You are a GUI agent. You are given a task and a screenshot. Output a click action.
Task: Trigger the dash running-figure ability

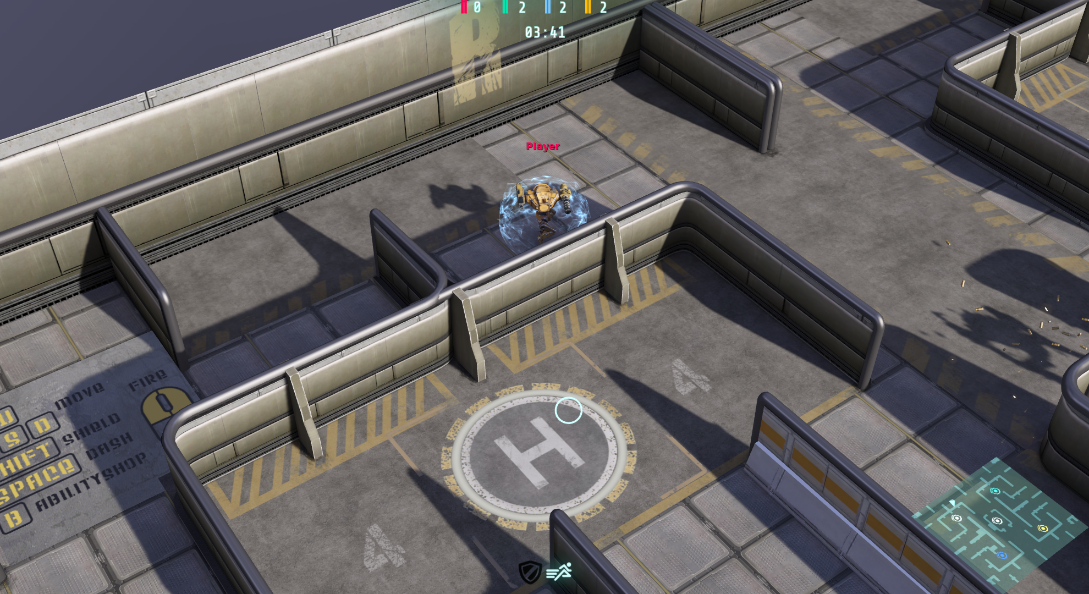pos(558,572)
